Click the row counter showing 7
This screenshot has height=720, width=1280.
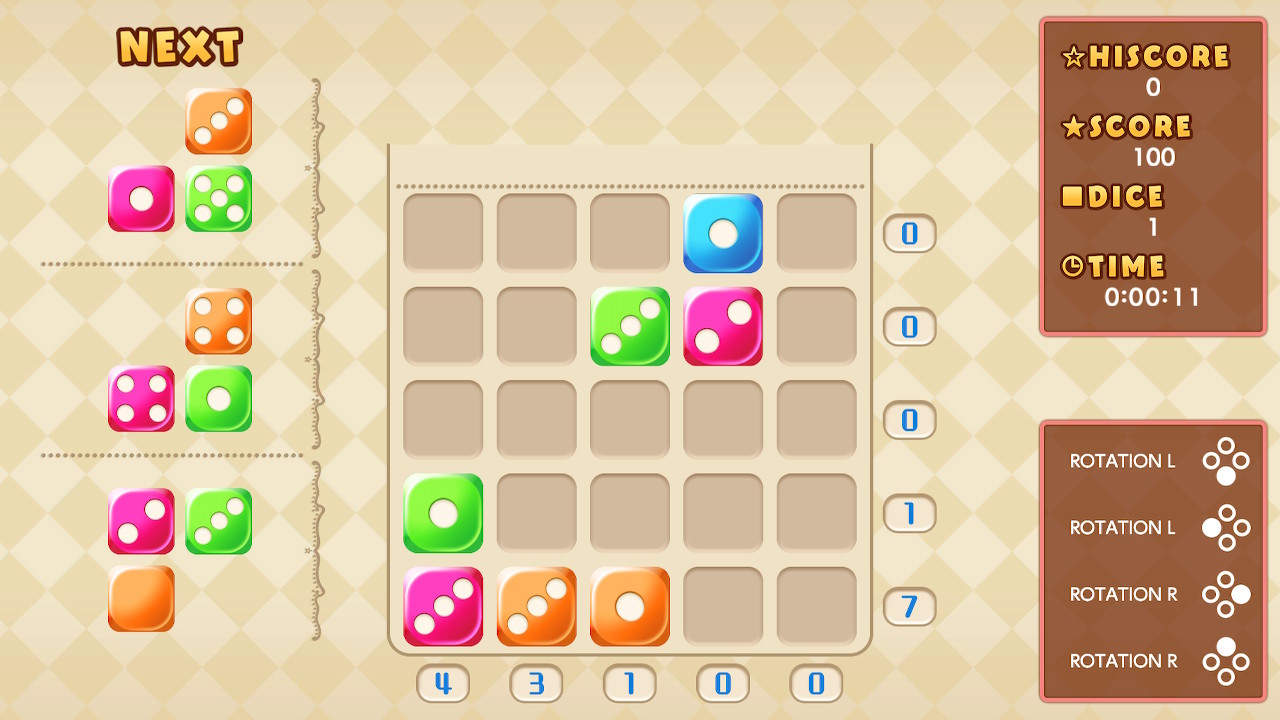coord(908,607)
